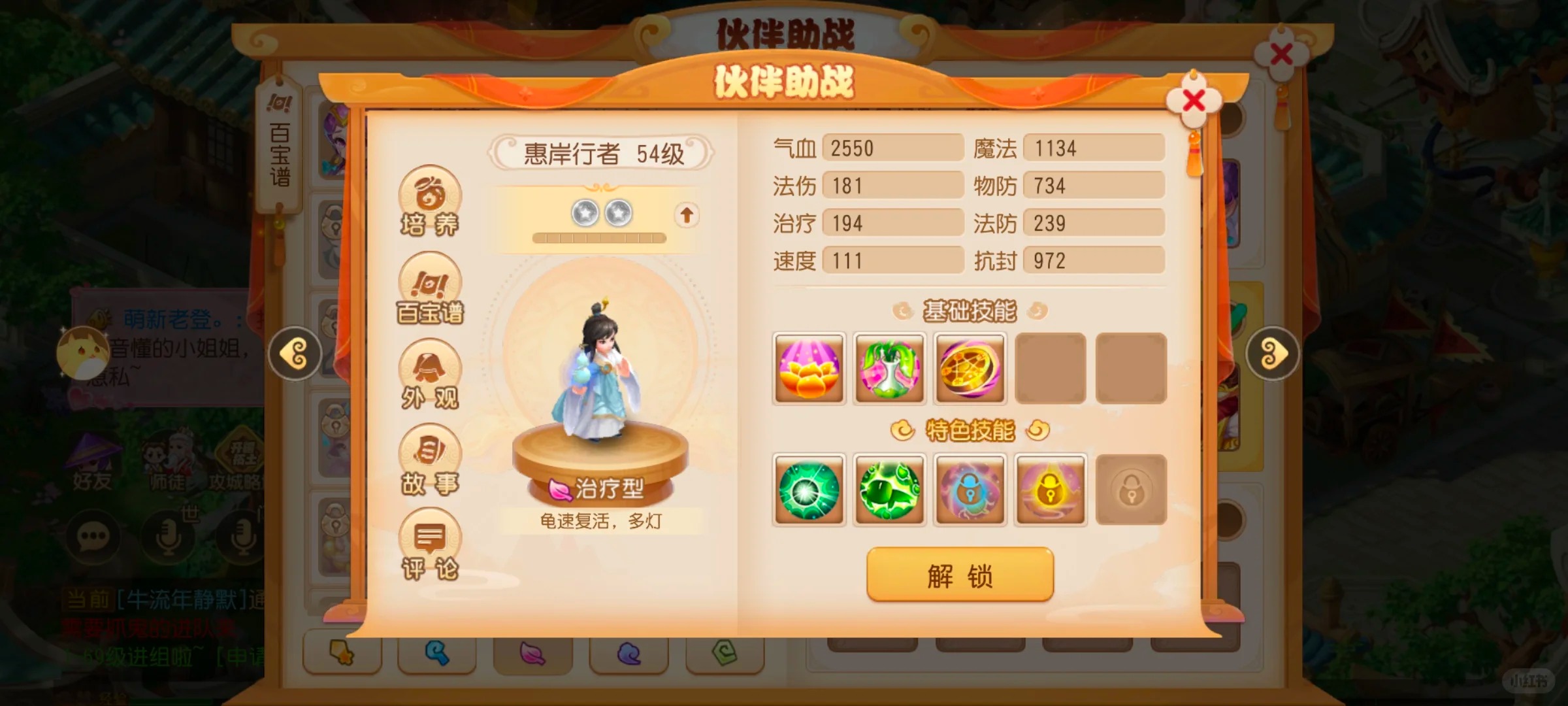Open the round 百宝谱 button

[430, 289]
